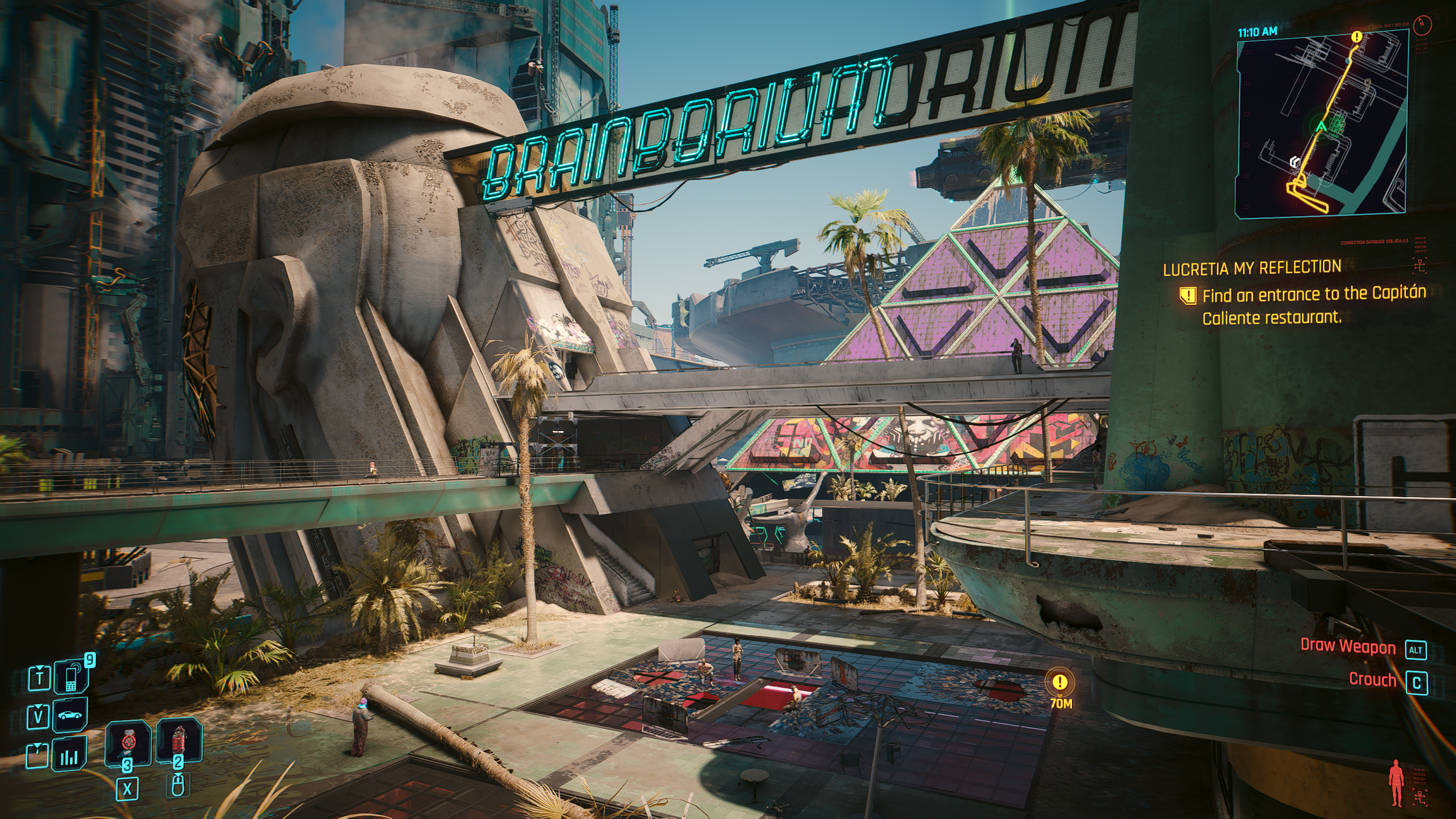
Task: Open the phone icon with 9 notifications
Action: 71,677
